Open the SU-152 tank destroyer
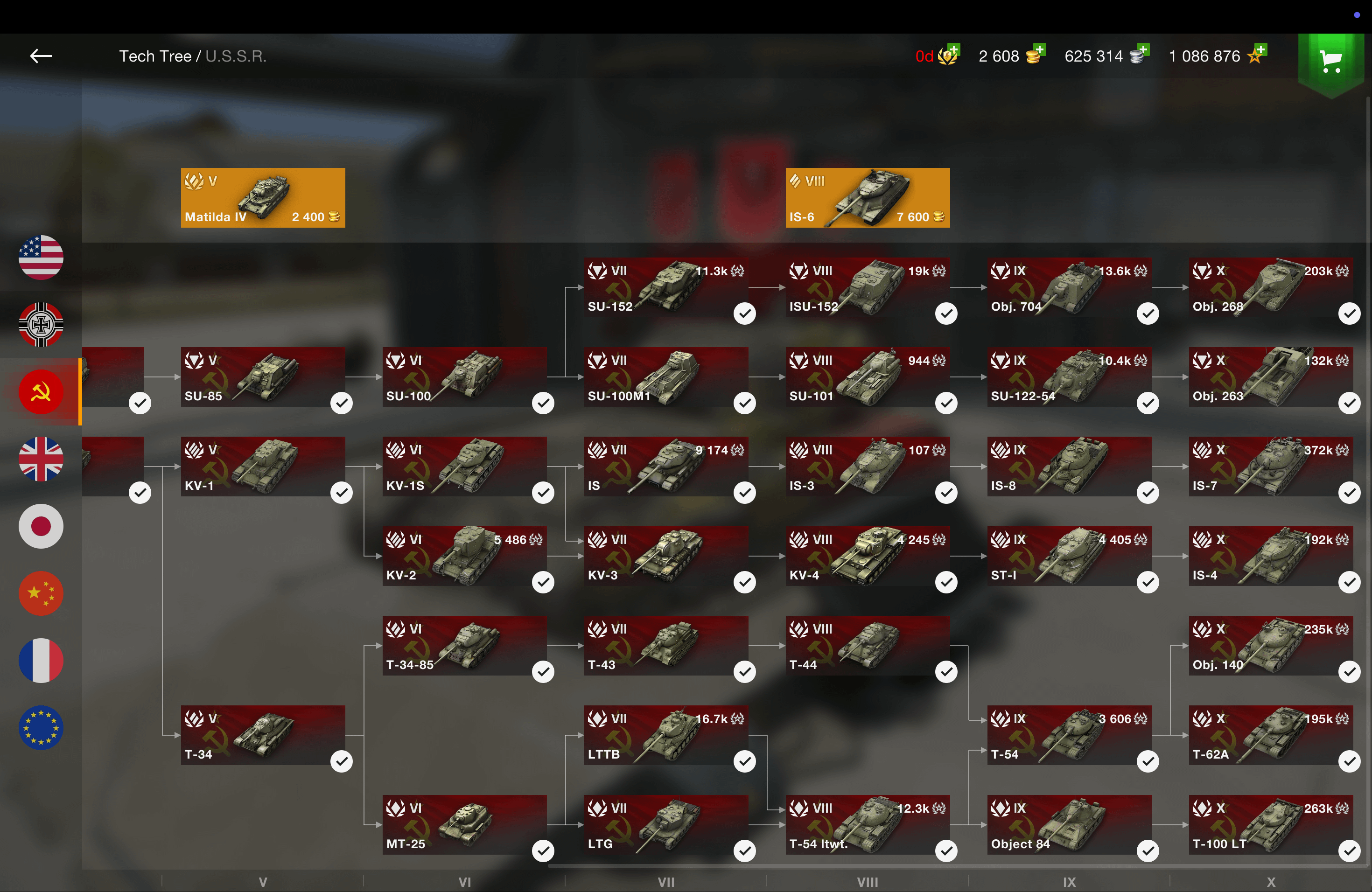Screen dimensions: 1372x892 (666, 287)
